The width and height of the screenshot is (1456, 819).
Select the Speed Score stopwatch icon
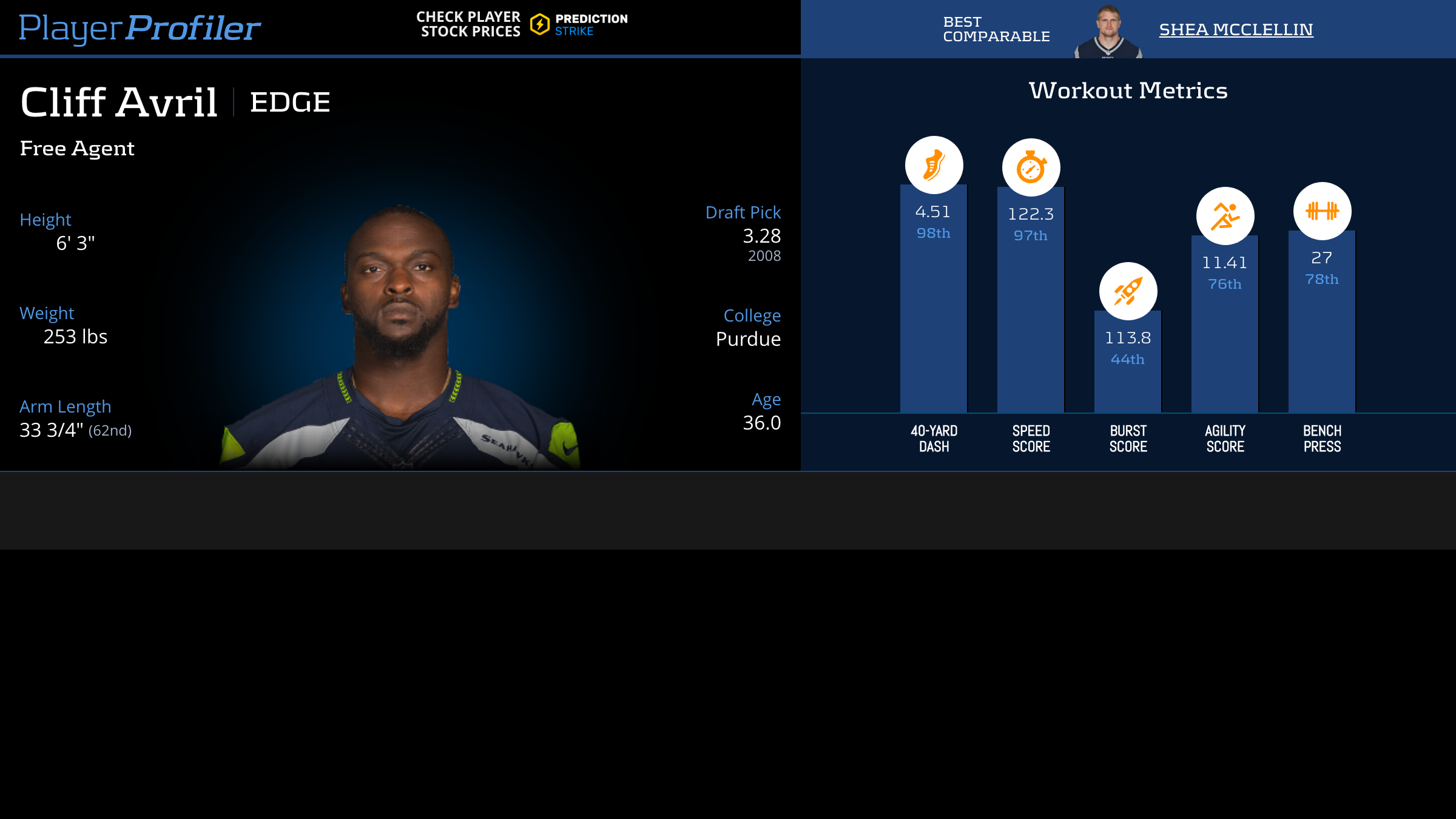coord(1031,167)
